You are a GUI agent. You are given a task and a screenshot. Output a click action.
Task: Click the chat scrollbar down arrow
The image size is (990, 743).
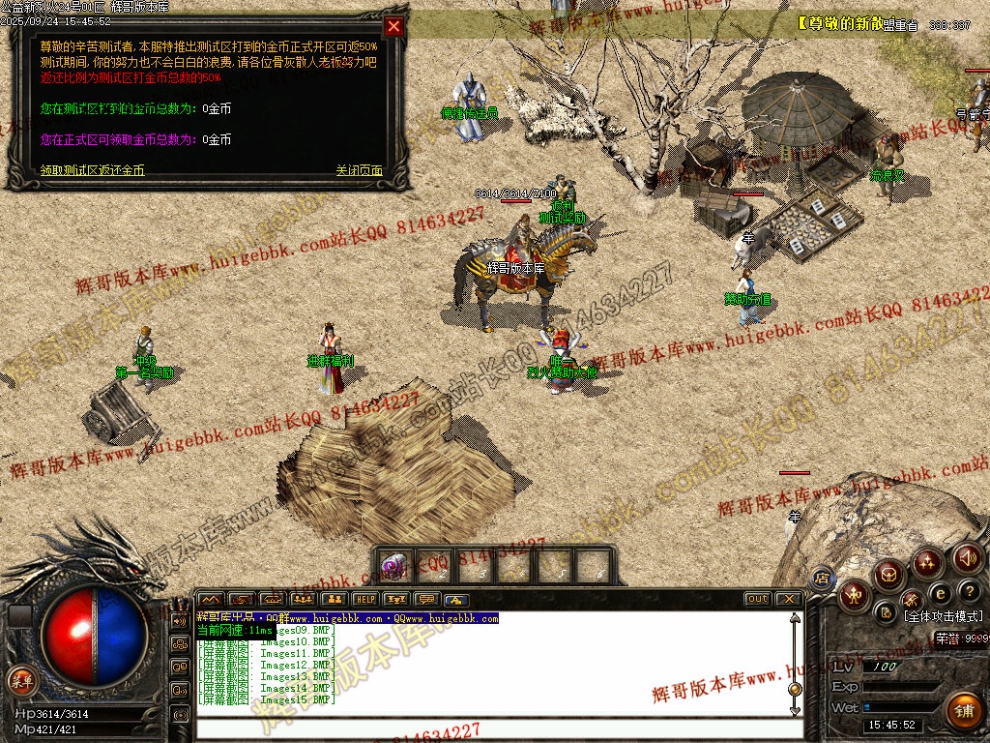coord(795,709)
